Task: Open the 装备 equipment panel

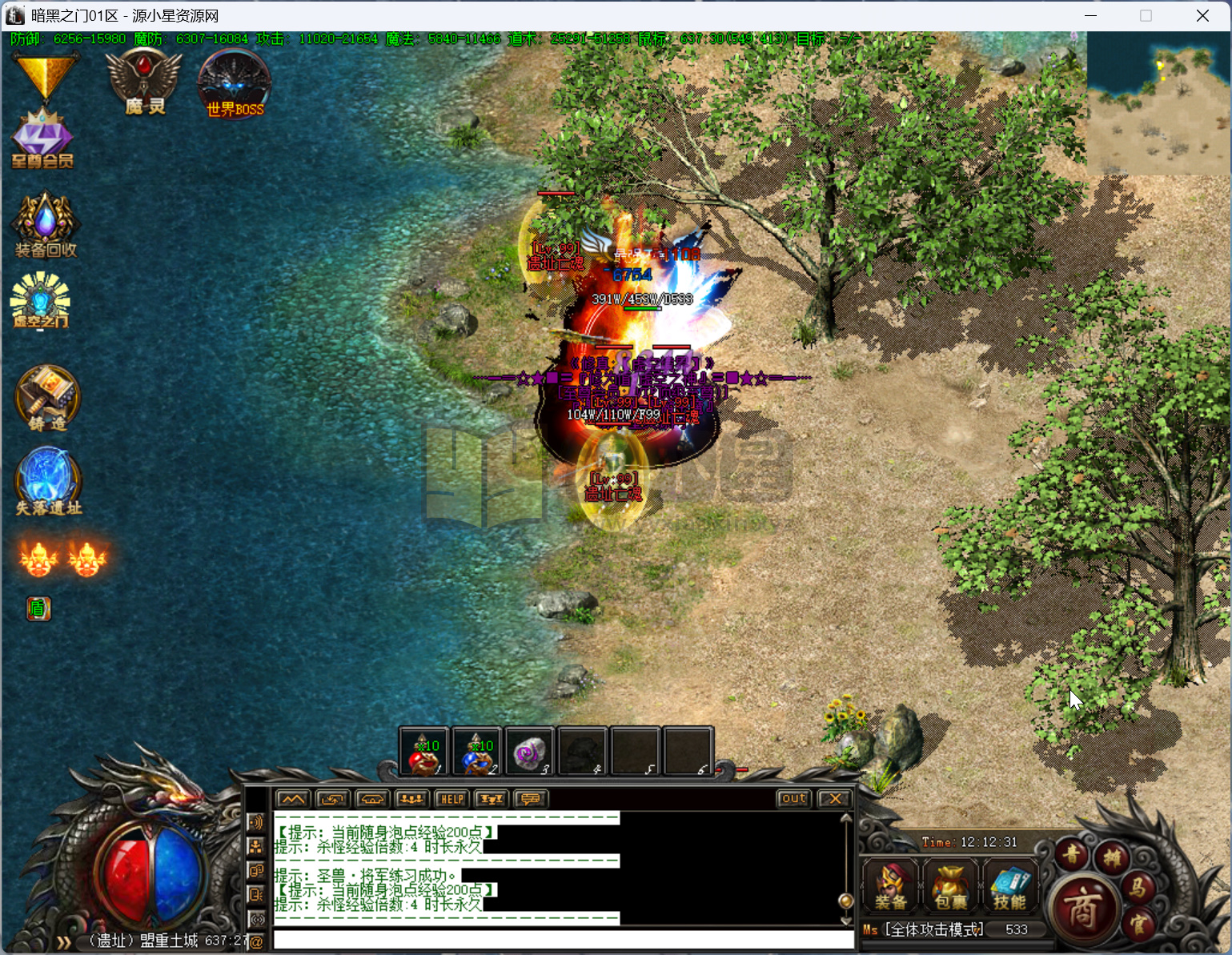Action: (890, 887)
